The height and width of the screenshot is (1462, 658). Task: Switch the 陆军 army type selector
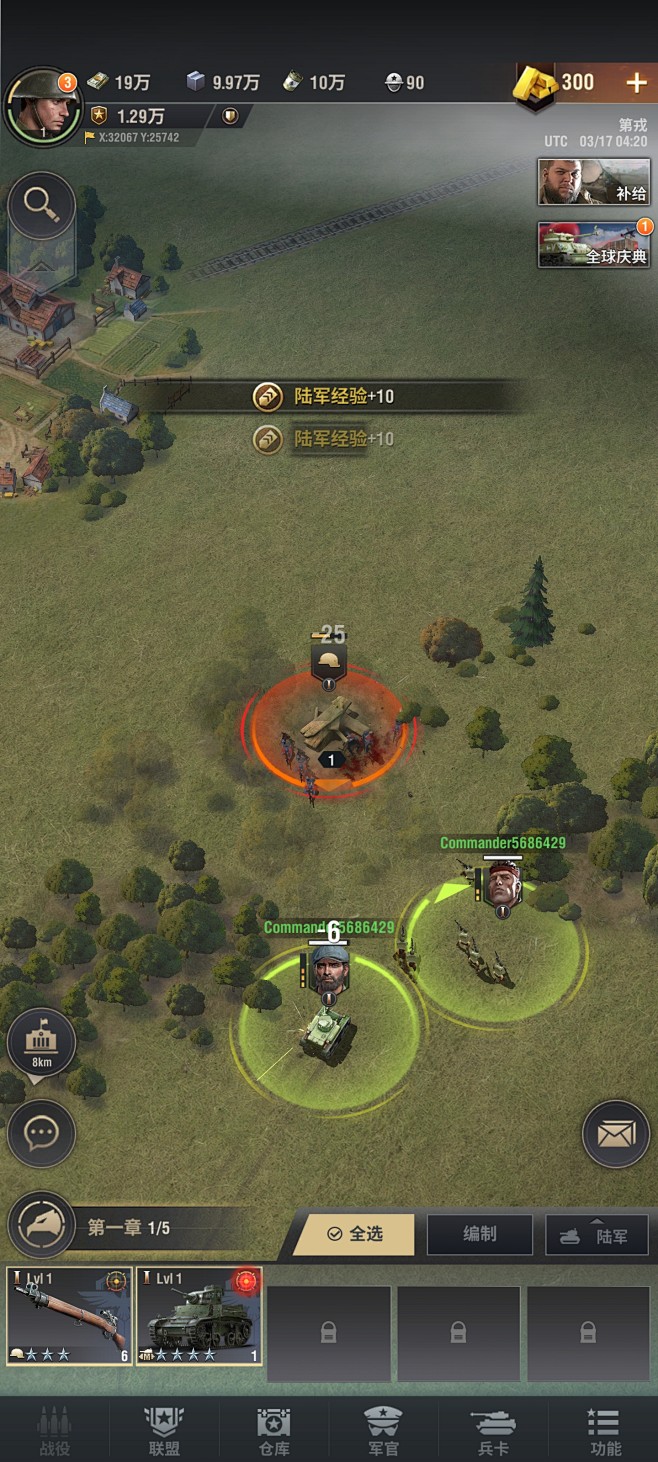596,1235
